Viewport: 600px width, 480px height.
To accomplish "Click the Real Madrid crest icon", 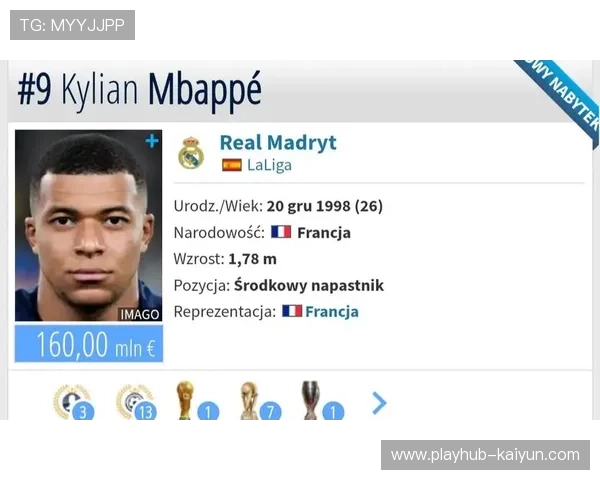I will pos(191,153).
